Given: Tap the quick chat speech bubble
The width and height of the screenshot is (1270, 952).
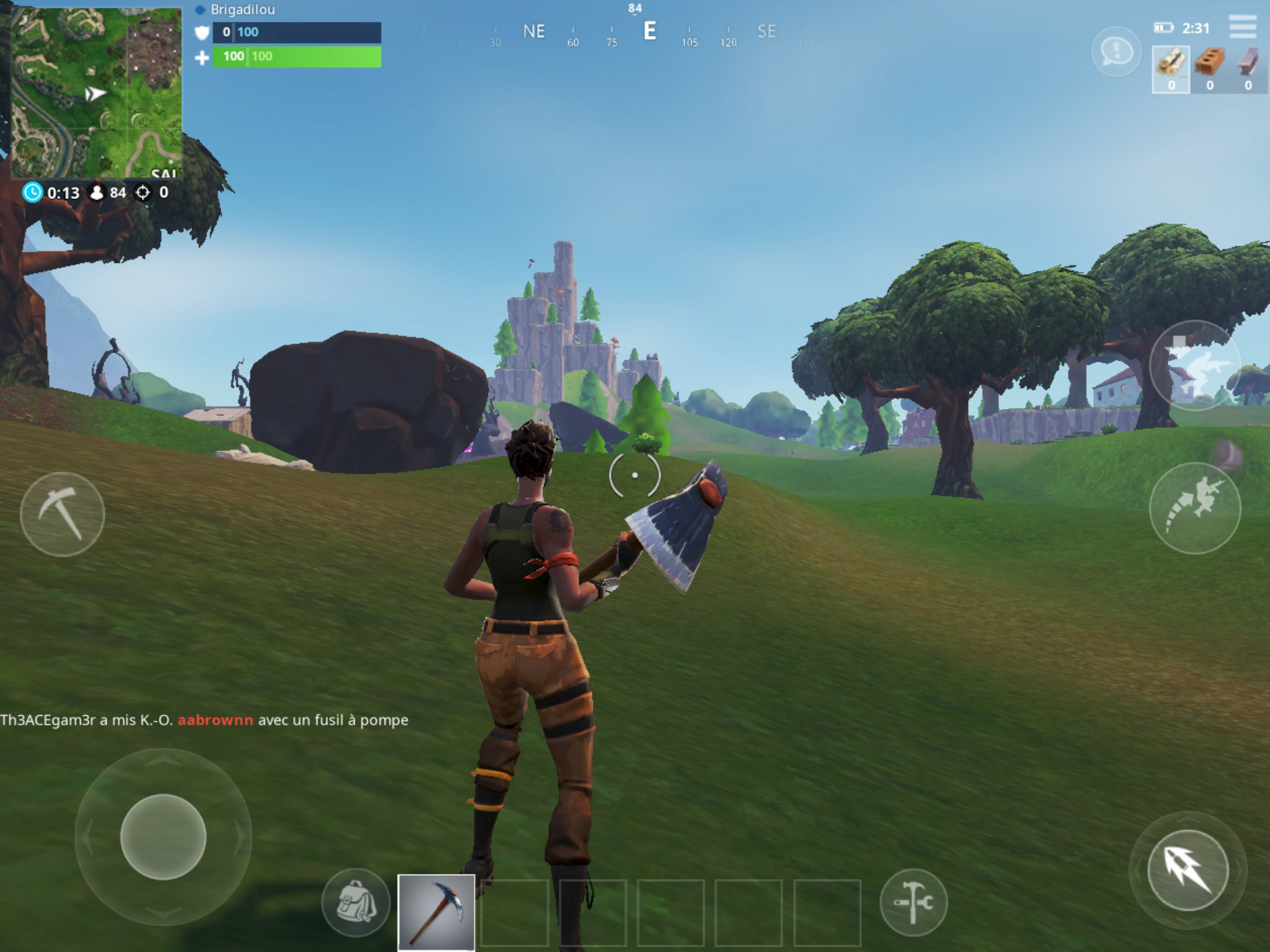Looking at the screenshot, I should (x=1116, y=52).
